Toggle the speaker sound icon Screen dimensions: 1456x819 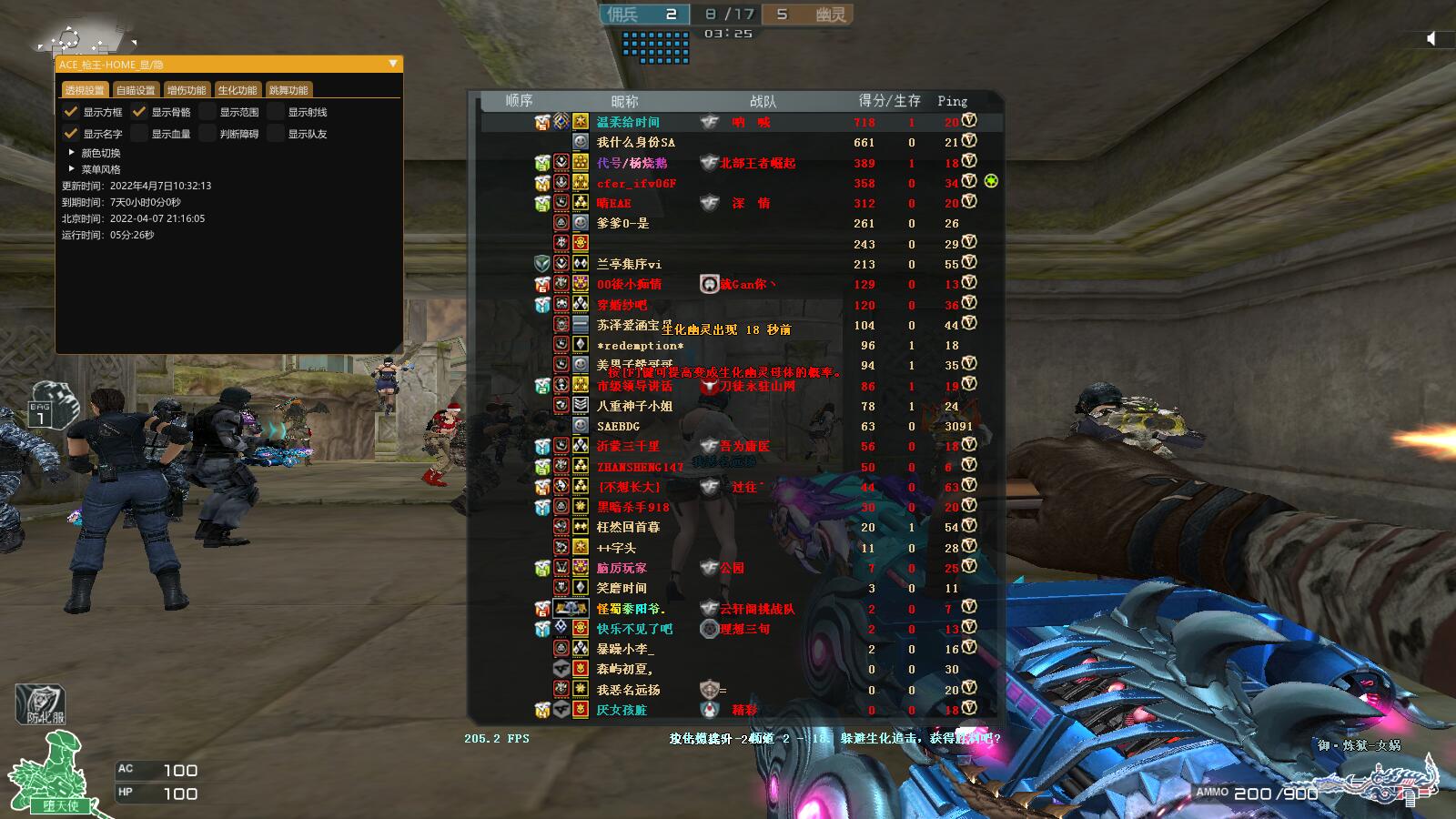[1431, 38]
